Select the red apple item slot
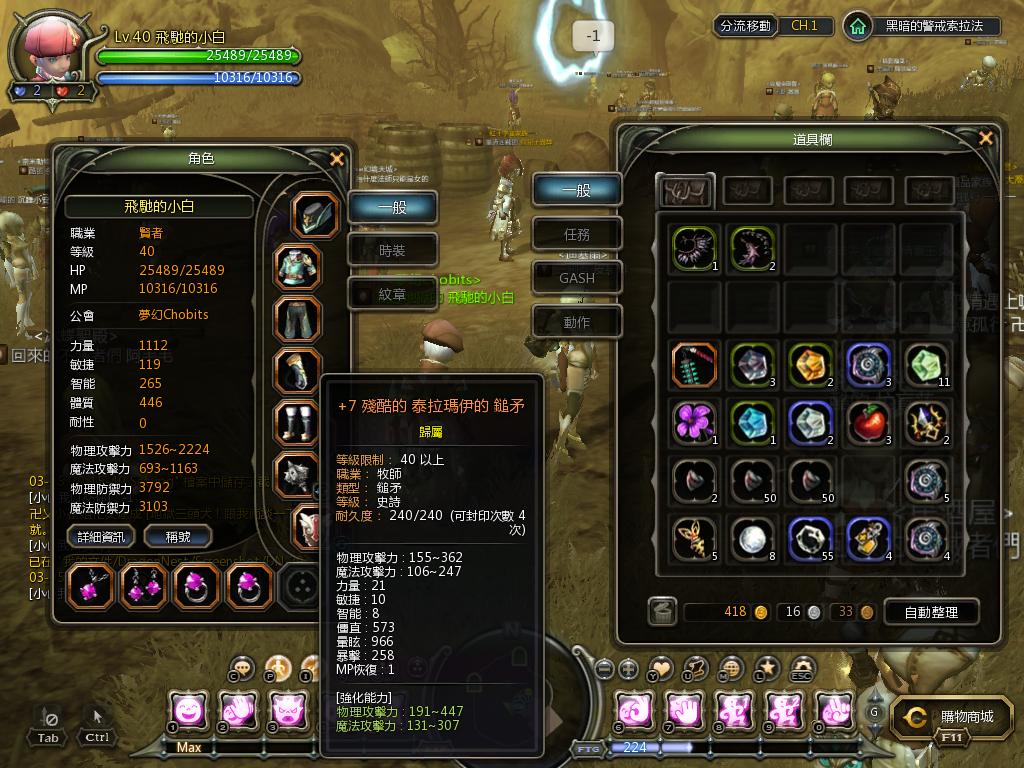The height and width of the screenshot is (768, 1024). pyautogui.click(x=870, y=423)
